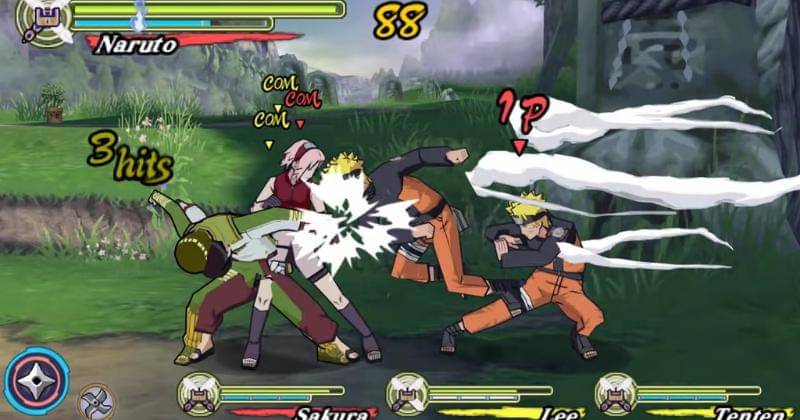Click Sakura's scroll emblem icon
The height and width of the screenshot is (420, 800).
click(199, 394)
